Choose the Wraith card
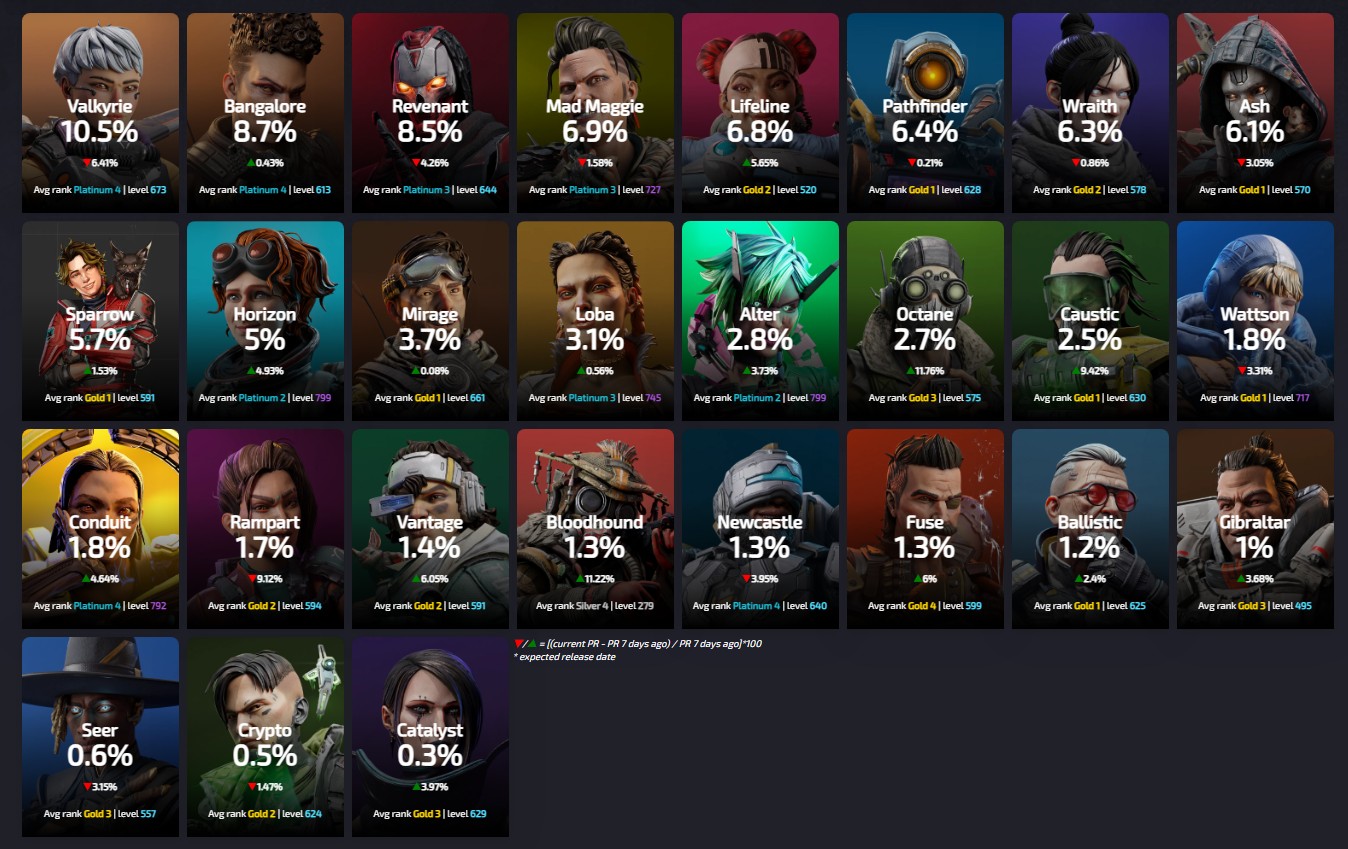Viewport: 1348px width, 849px height. coord(1090,113)
